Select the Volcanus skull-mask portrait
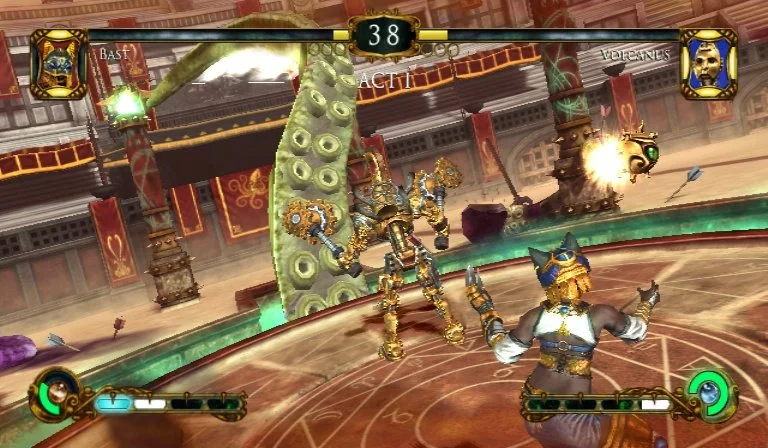 pyautogui.click(x=708, y=63)
